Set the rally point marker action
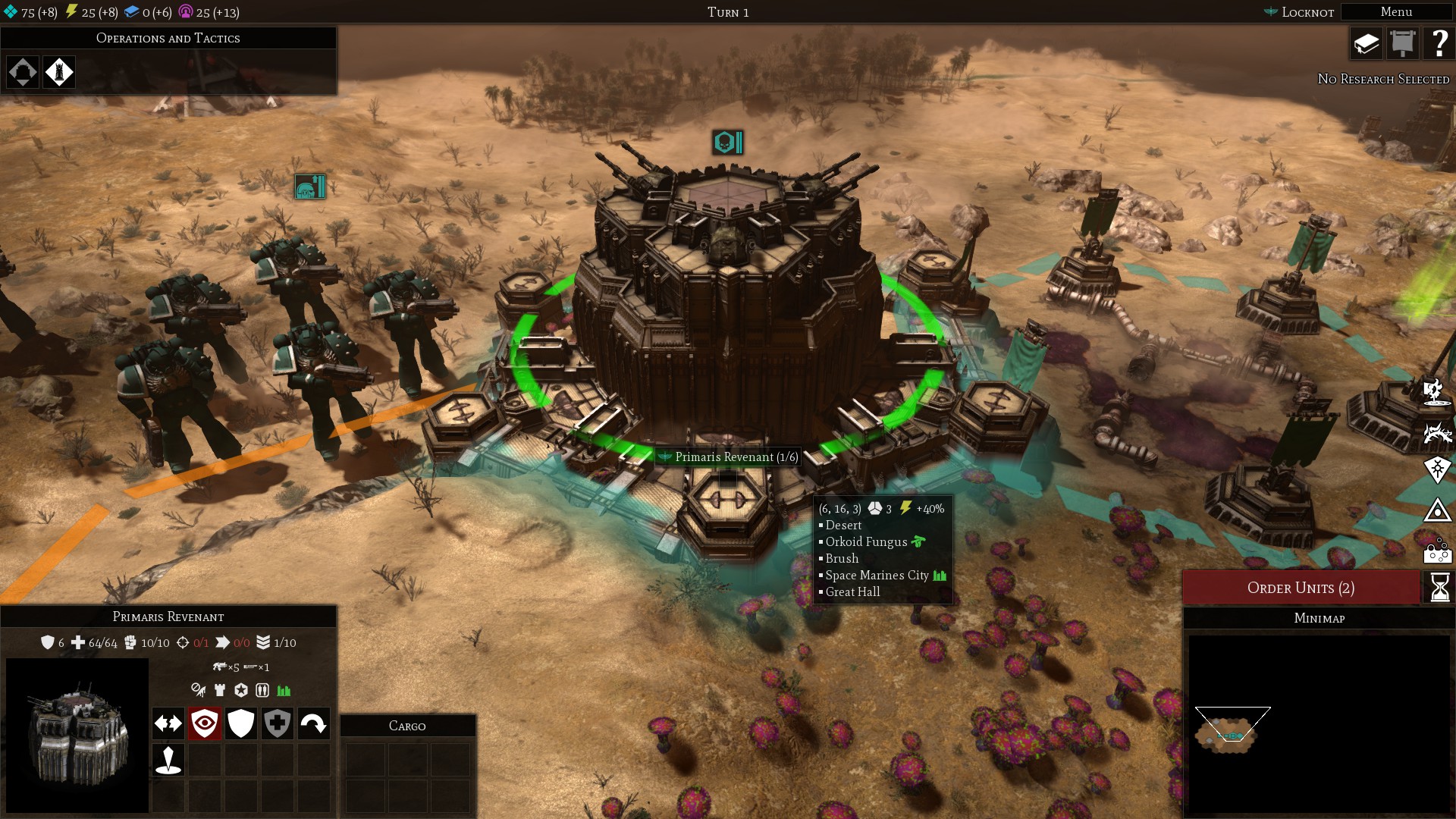This screenshot has height=819, width=1456. (x=168, y=759)
